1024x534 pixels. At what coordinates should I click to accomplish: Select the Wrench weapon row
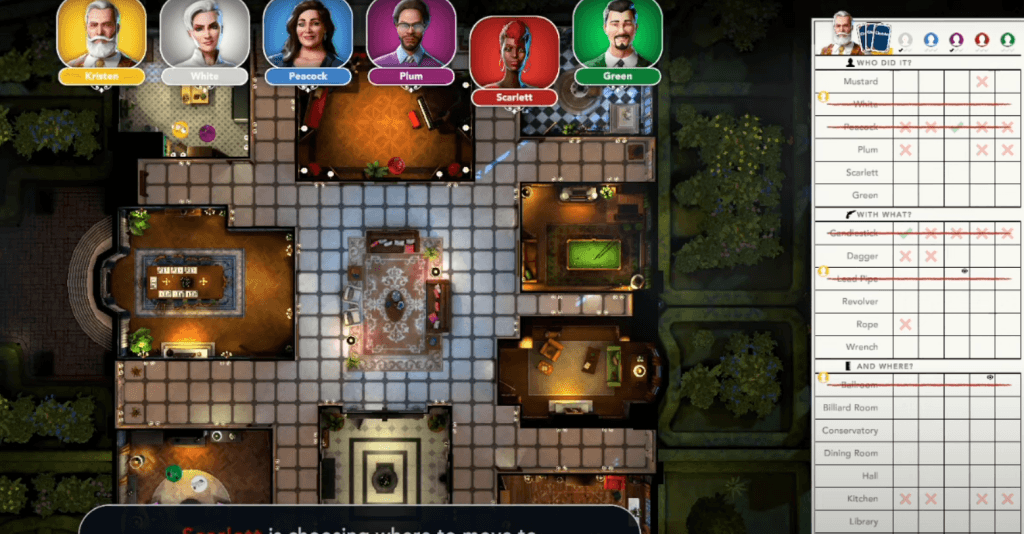[860, 347]
